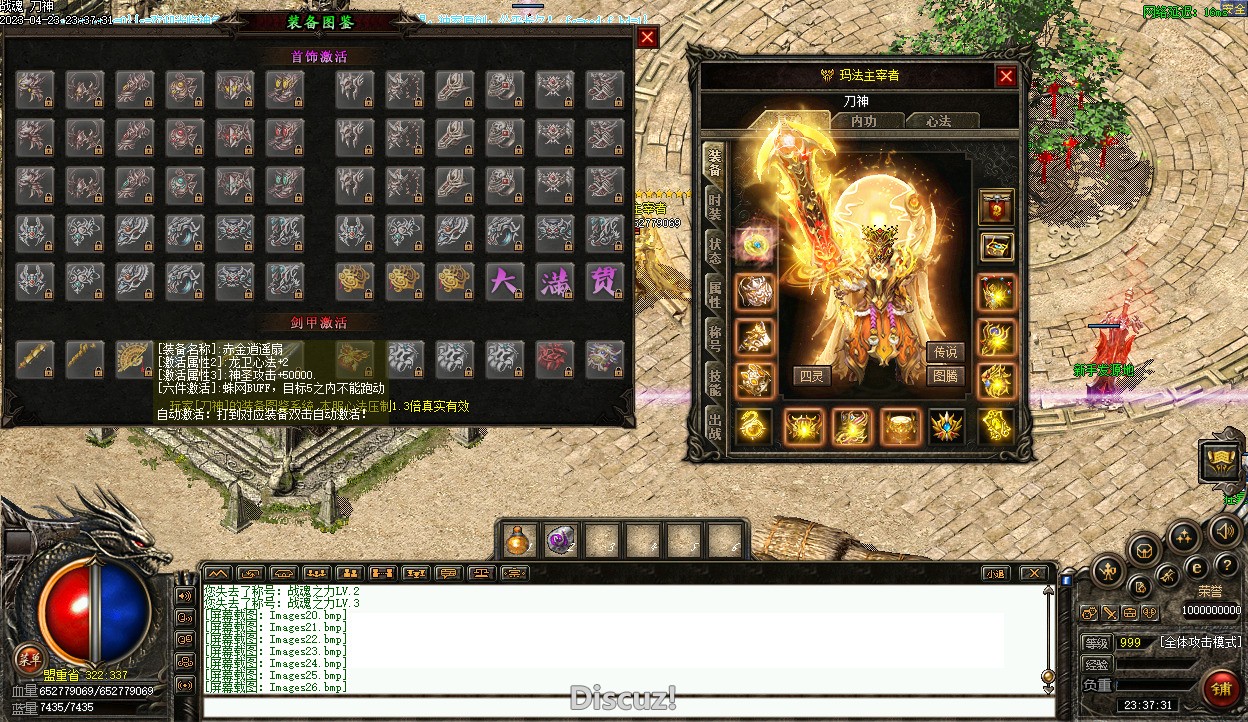Close the equipment codex window
This screenshot has width=1248, height=722.
[648, 38]
